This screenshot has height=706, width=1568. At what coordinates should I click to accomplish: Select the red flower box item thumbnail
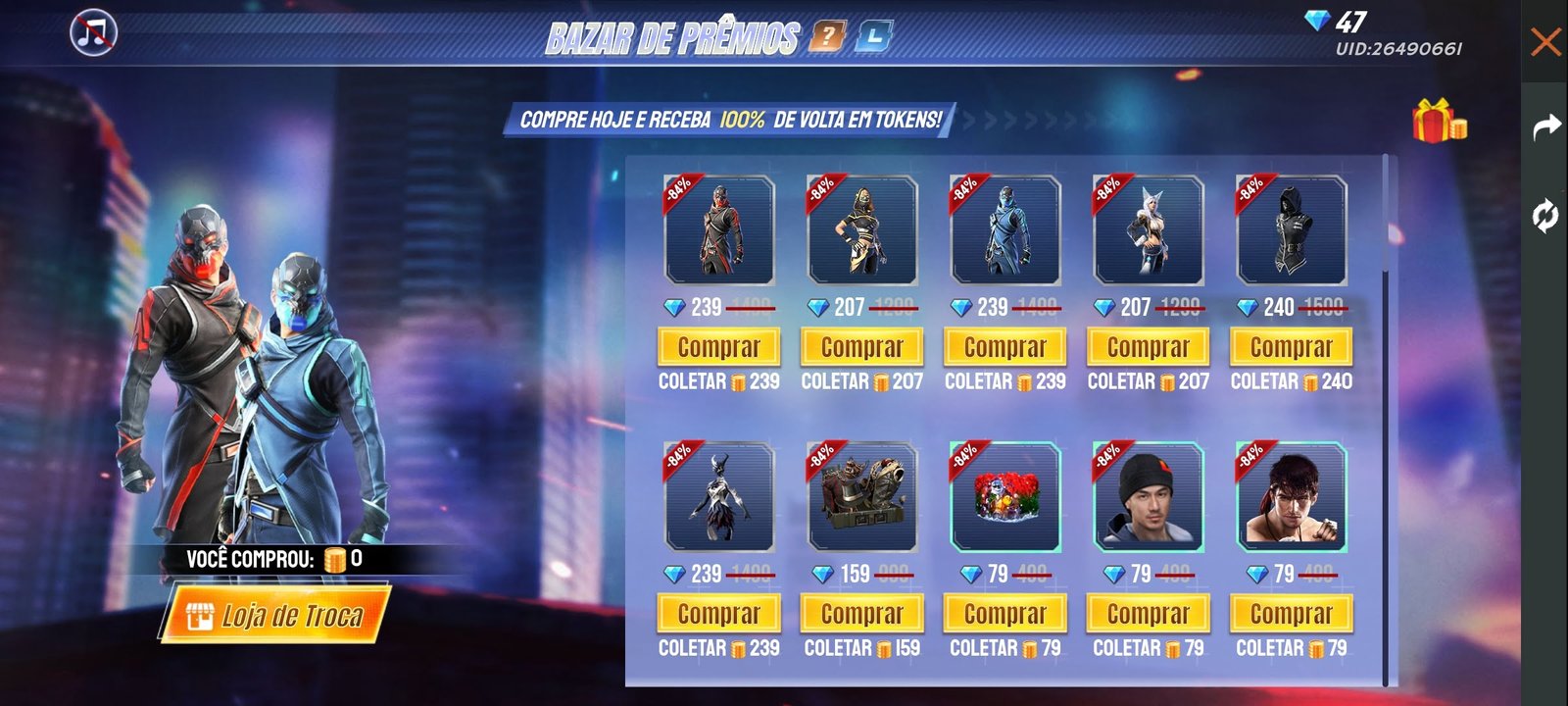point(1004,498)
